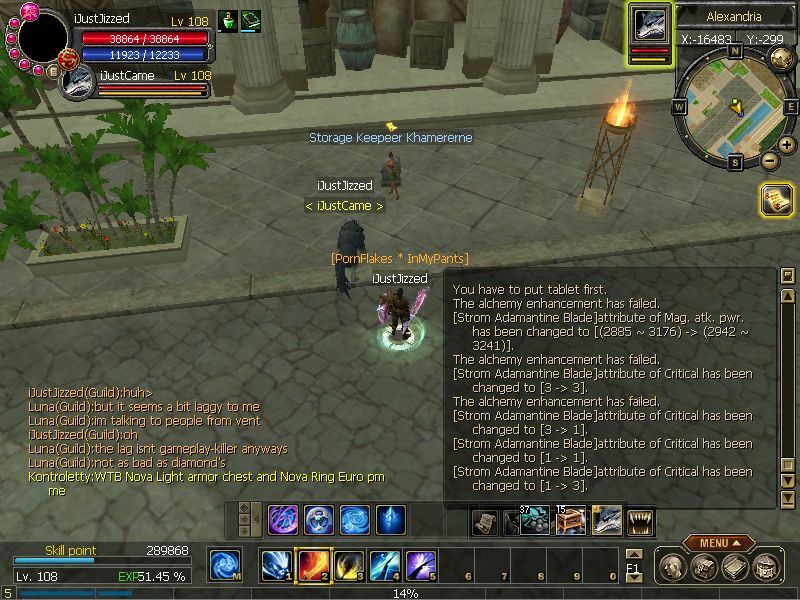Activate the purple lightning skill in slot 5
Viewport: 800px width, 600px height.
point(421,566)
